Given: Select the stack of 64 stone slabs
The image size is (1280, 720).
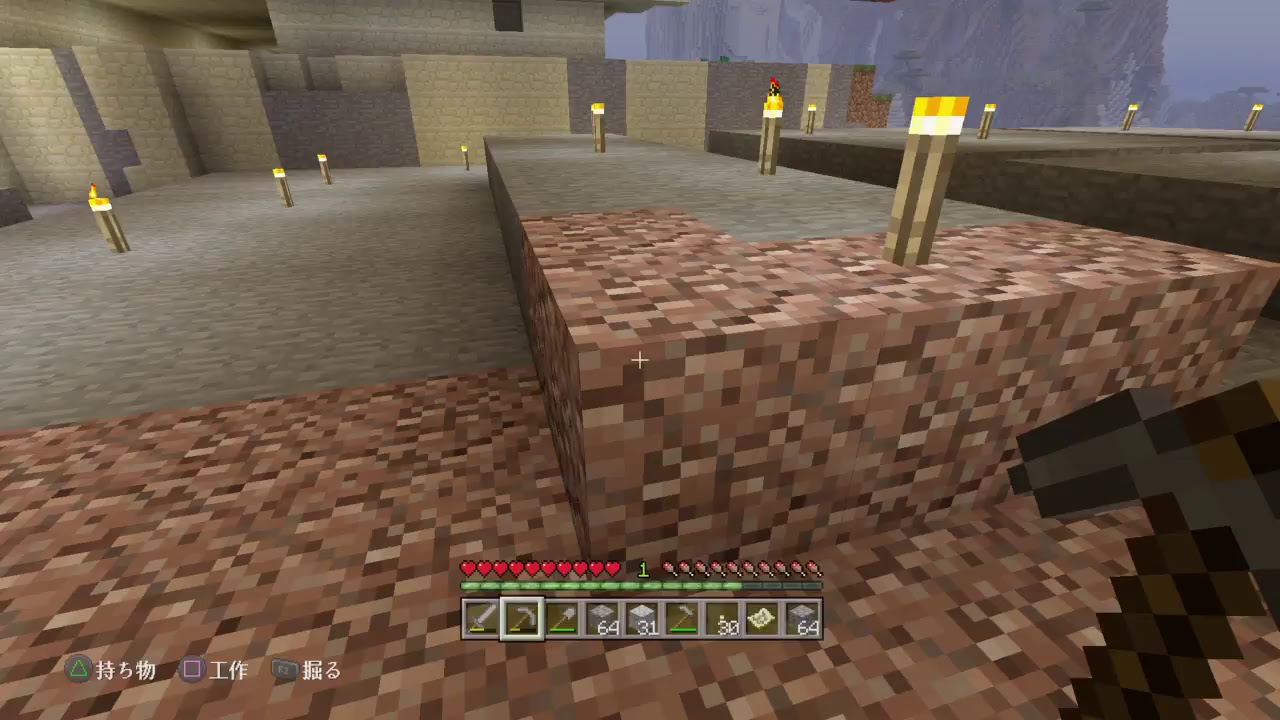Looking at the screenshot, I should [x=604, y=620].
